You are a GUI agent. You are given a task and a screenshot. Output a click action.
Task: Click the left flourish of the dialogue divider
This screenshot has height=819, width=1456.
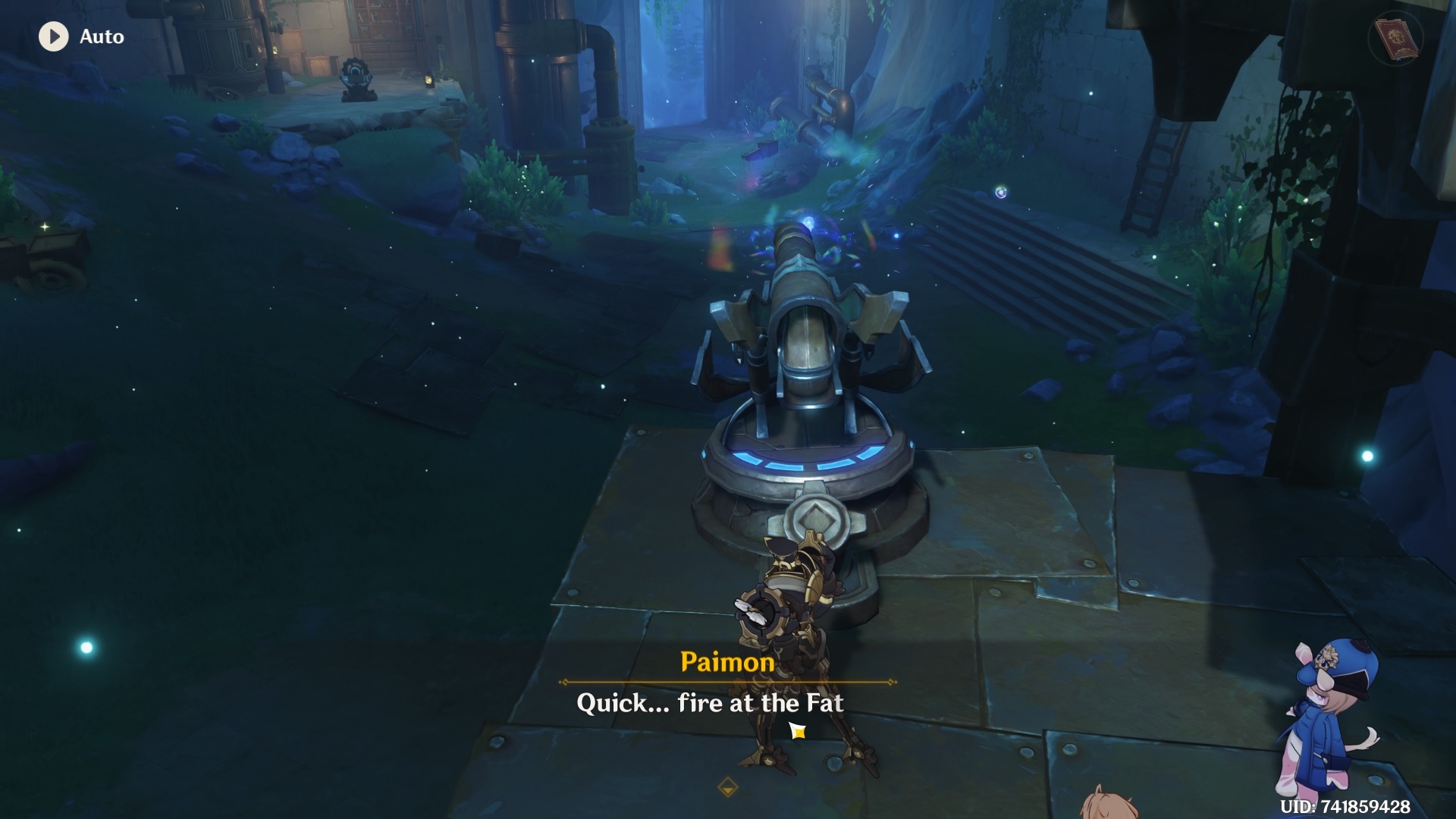point(563,682)
